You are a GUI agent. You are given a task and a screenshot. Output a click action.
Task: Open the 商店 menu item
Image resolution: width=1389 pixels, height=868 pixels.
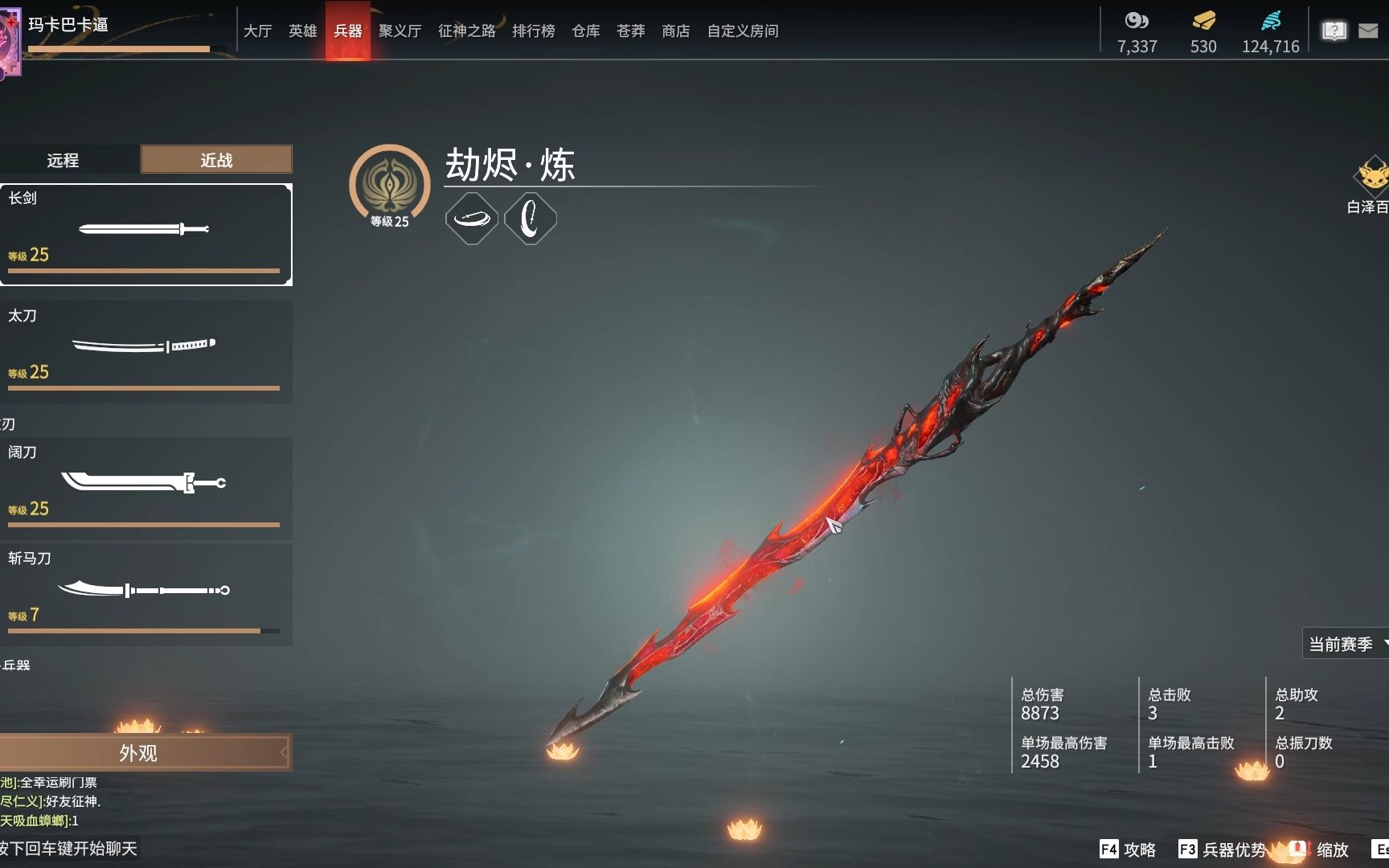[x=675, y=31]
